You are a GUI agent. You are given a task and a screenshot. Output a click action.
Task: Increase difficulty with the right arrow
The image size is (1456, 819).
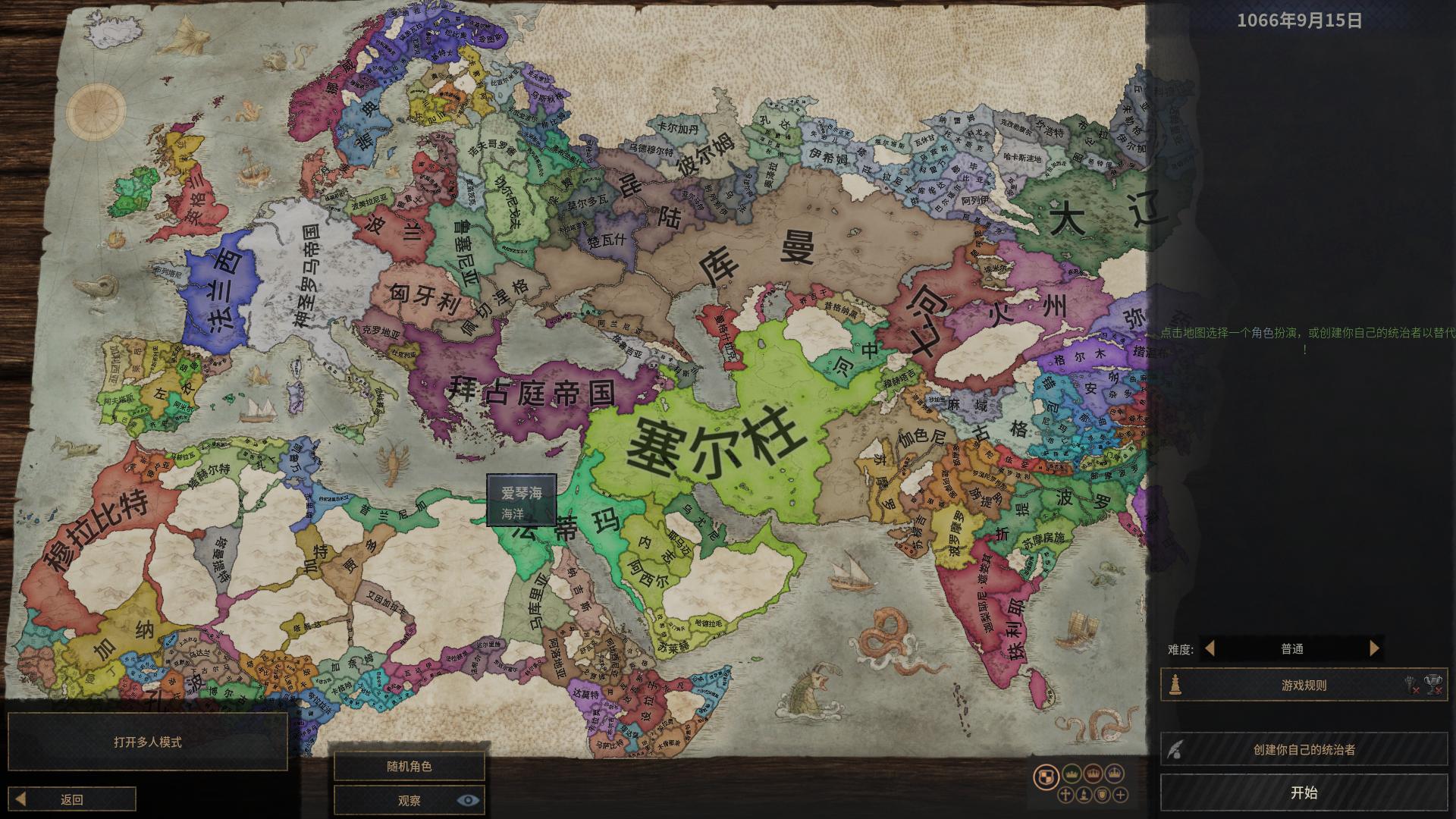pyautogui.click(x=1373, y=648)
